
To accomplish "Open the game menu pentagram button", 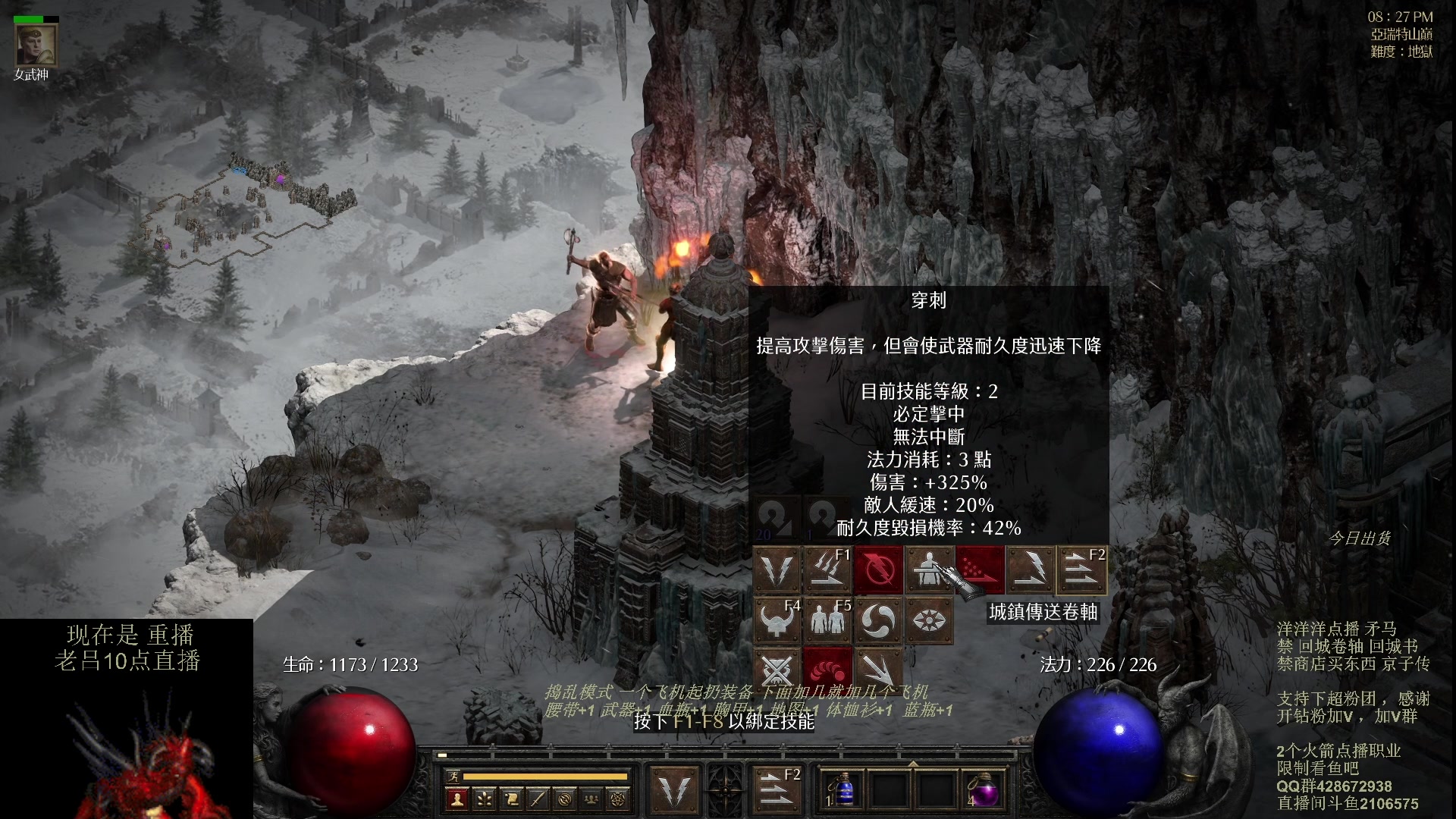I will [619, 799].
